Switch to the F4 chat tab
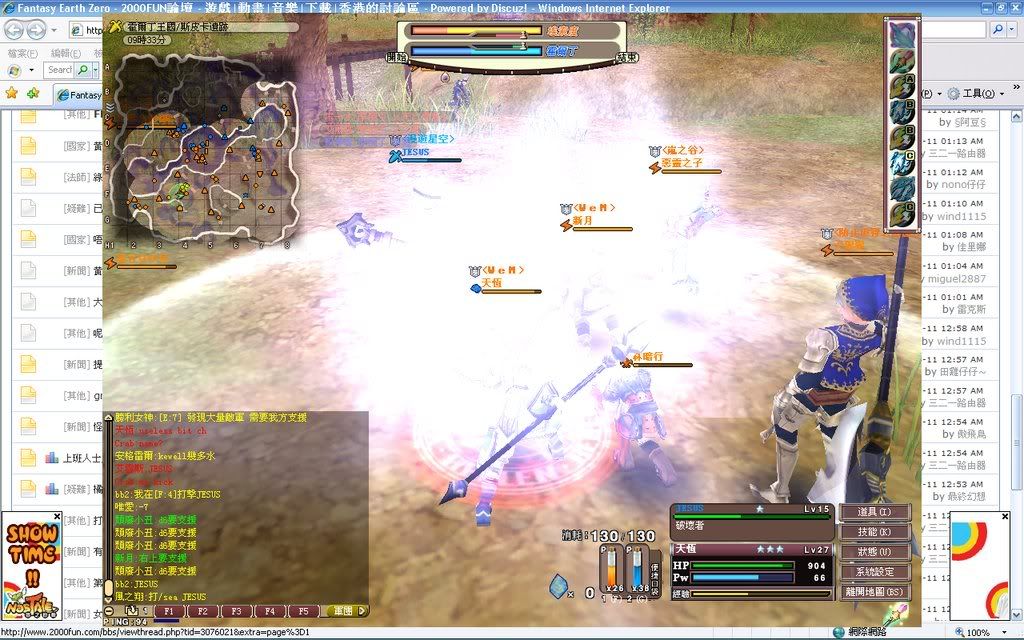 [x=268, y=611]
